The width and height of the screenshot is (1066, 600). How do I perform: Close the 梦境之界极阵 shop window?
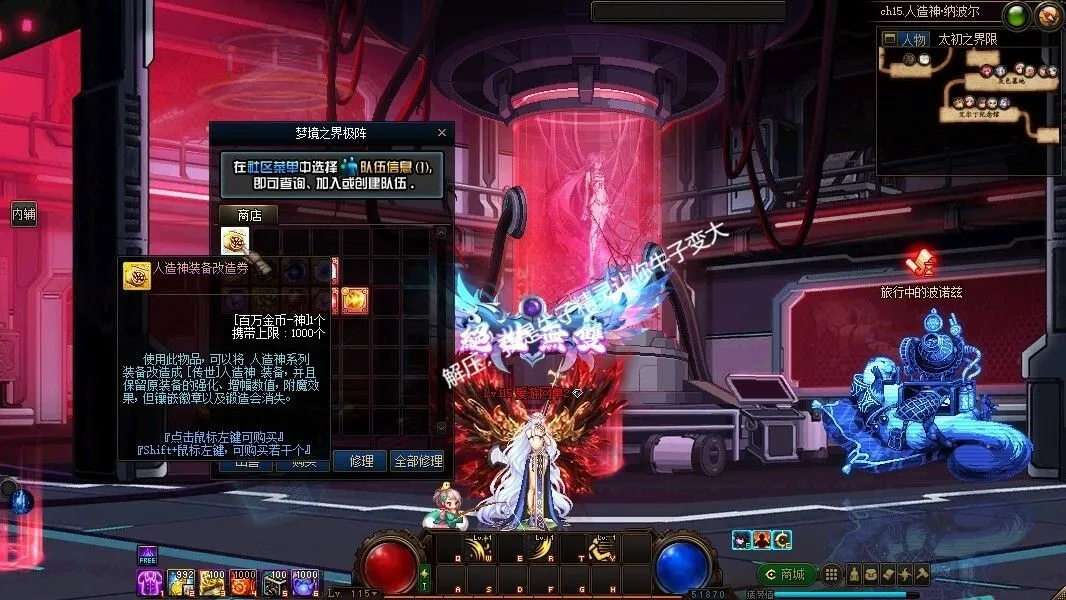[x=442, y=132]
